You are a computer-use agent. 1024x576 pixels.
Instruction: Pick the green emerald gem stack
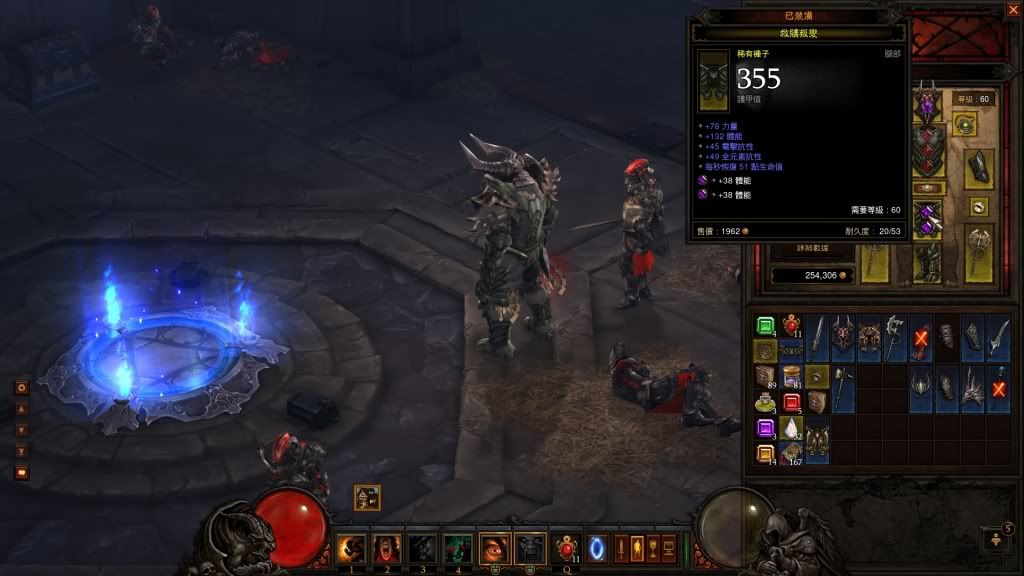pos(765,325)
